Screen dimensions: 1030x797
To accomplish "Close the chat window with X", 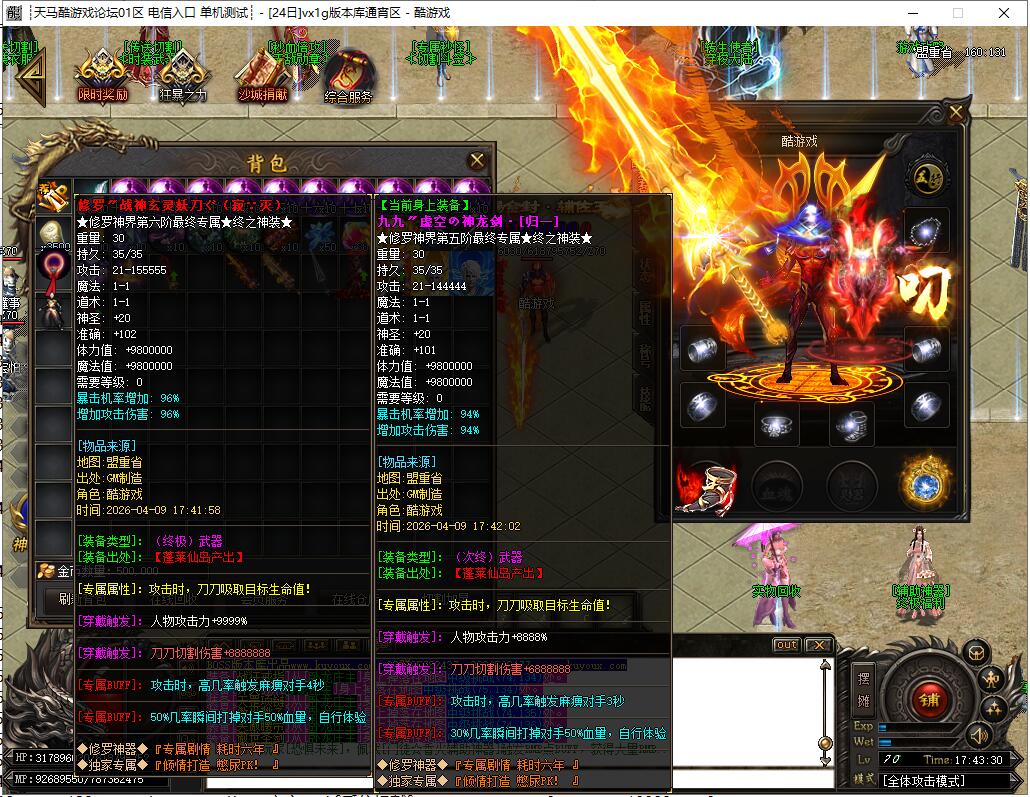I will coord(818,645).
